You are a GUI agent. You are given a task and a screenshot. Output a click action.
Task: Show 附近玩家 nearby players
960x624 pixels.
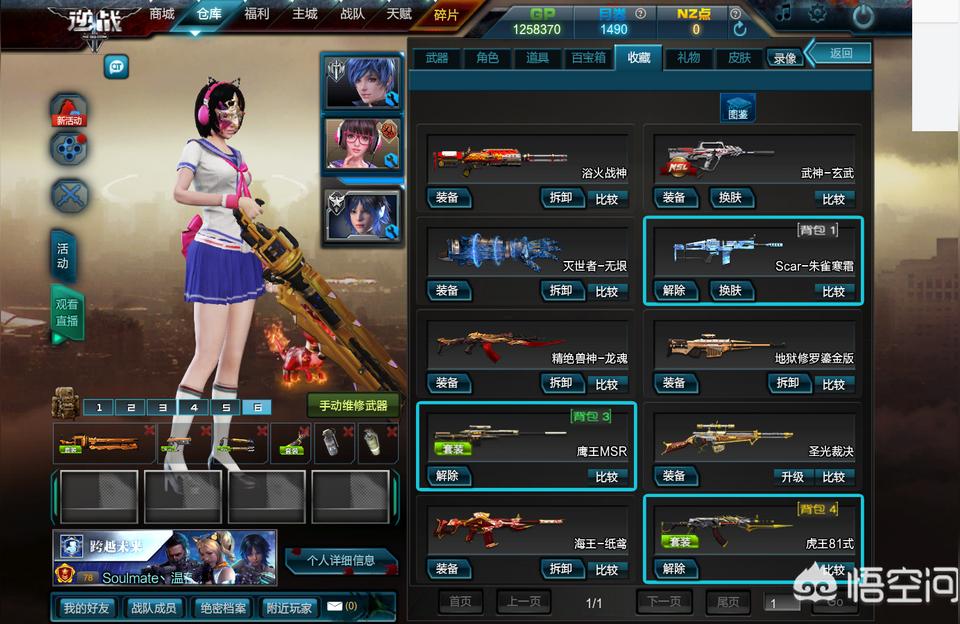tap(288, 607)
